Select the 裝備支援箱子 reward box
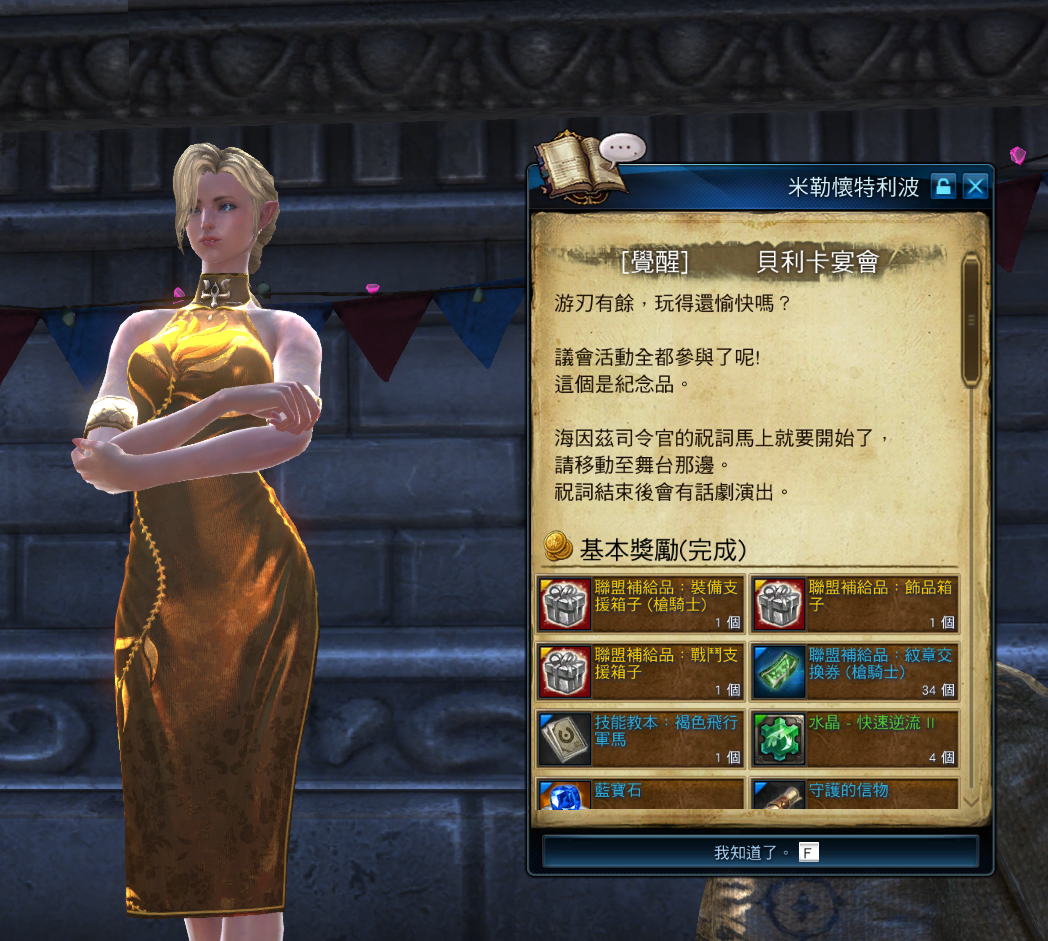1048x941 pixels. click(x=640, y=603)
